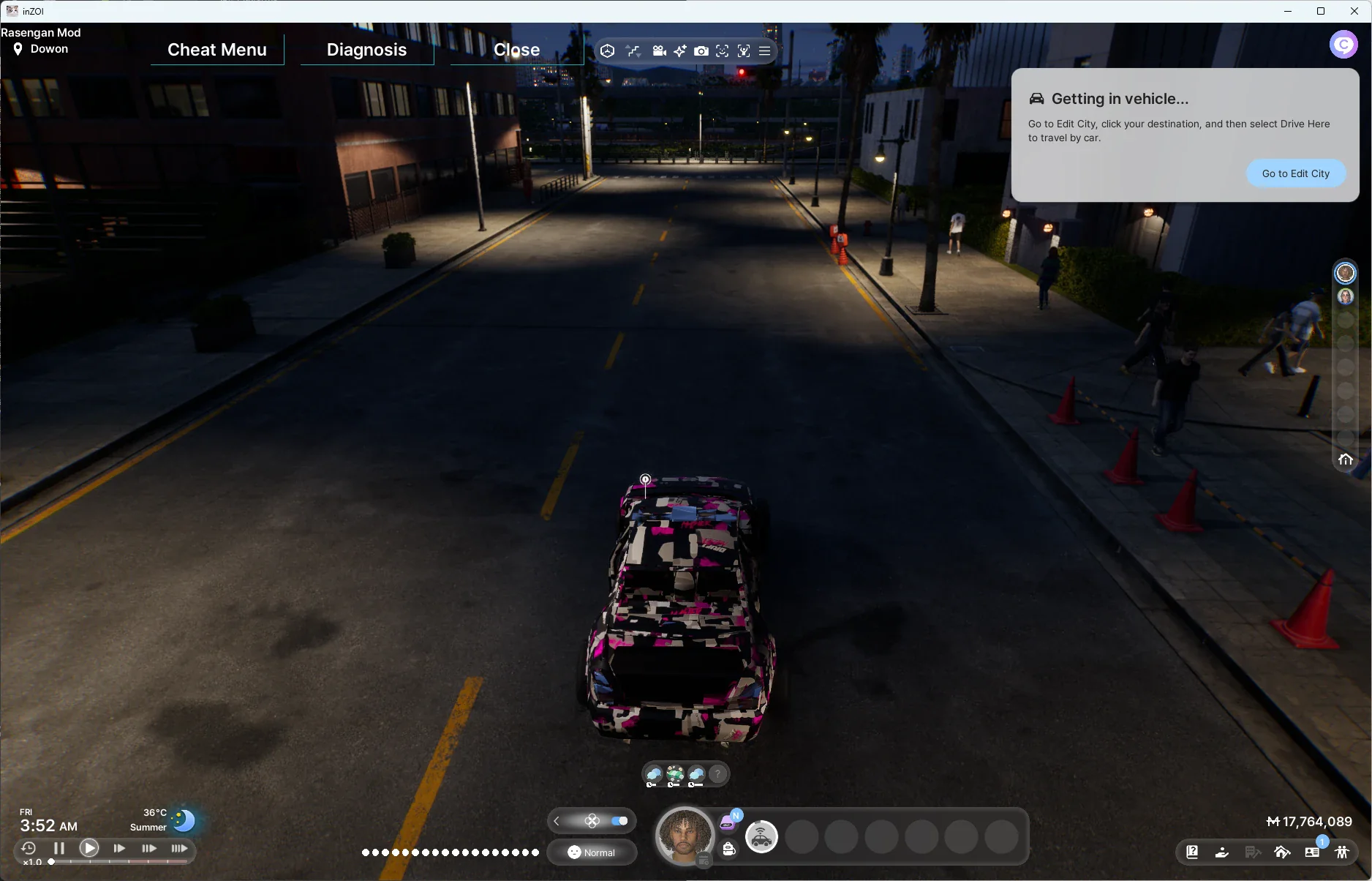Open the ID card icon with notification
The width and height of the screenshot is (1372, 881).
(1312, 852)
